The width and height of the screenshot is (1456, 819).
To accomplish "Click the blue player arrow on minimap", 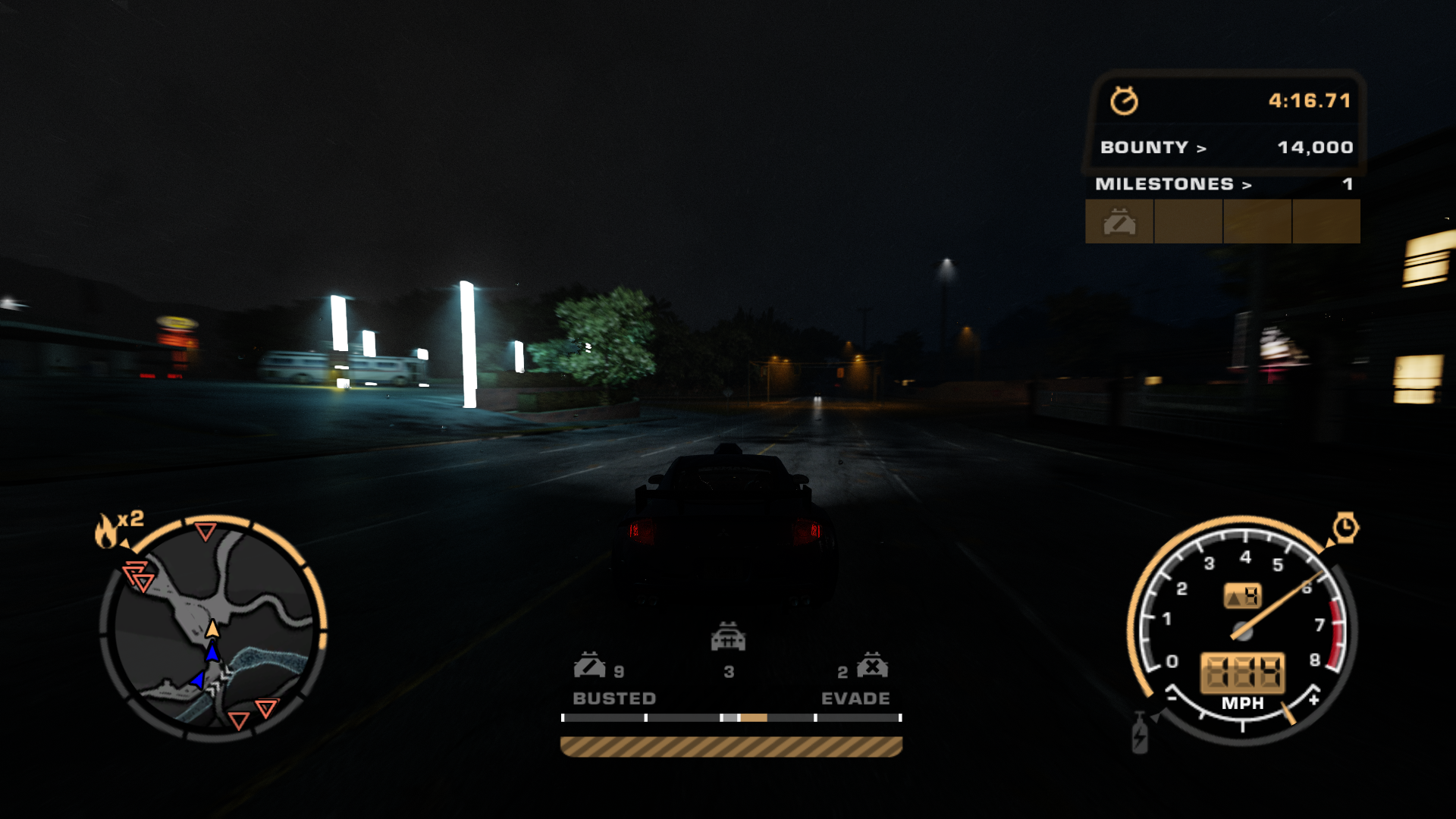I will point(212,652).
